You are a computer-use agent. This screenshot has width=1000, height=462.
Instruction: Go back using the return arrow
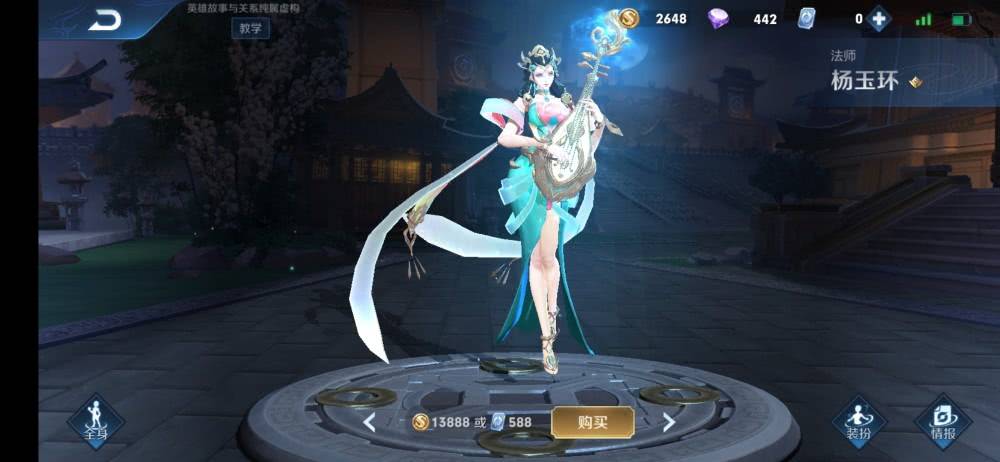pyautogui.click(x=104, y=19)
